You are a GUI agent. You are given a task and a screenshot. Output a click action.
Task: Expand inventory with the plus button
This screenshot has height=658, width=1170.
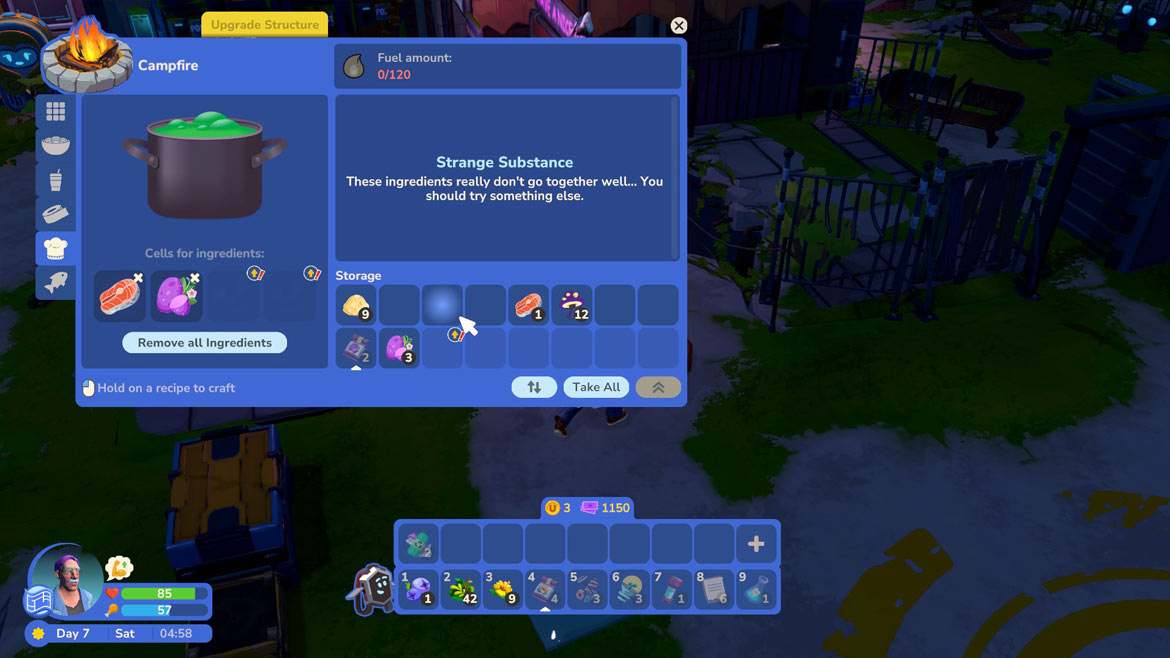point(756,544)
